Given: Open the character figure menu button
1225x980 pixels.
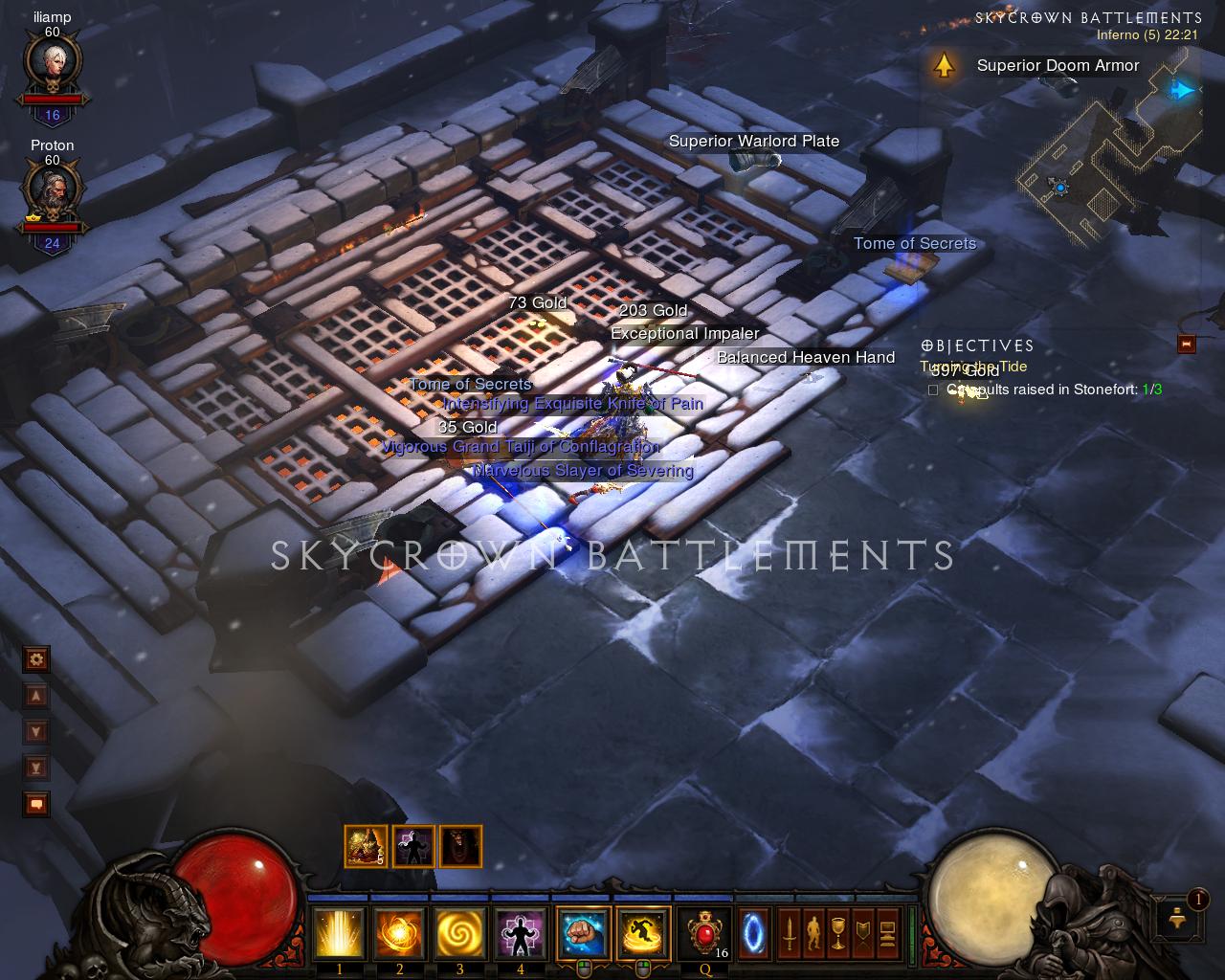Looking at the screenshot, I should tap(813, 933).
